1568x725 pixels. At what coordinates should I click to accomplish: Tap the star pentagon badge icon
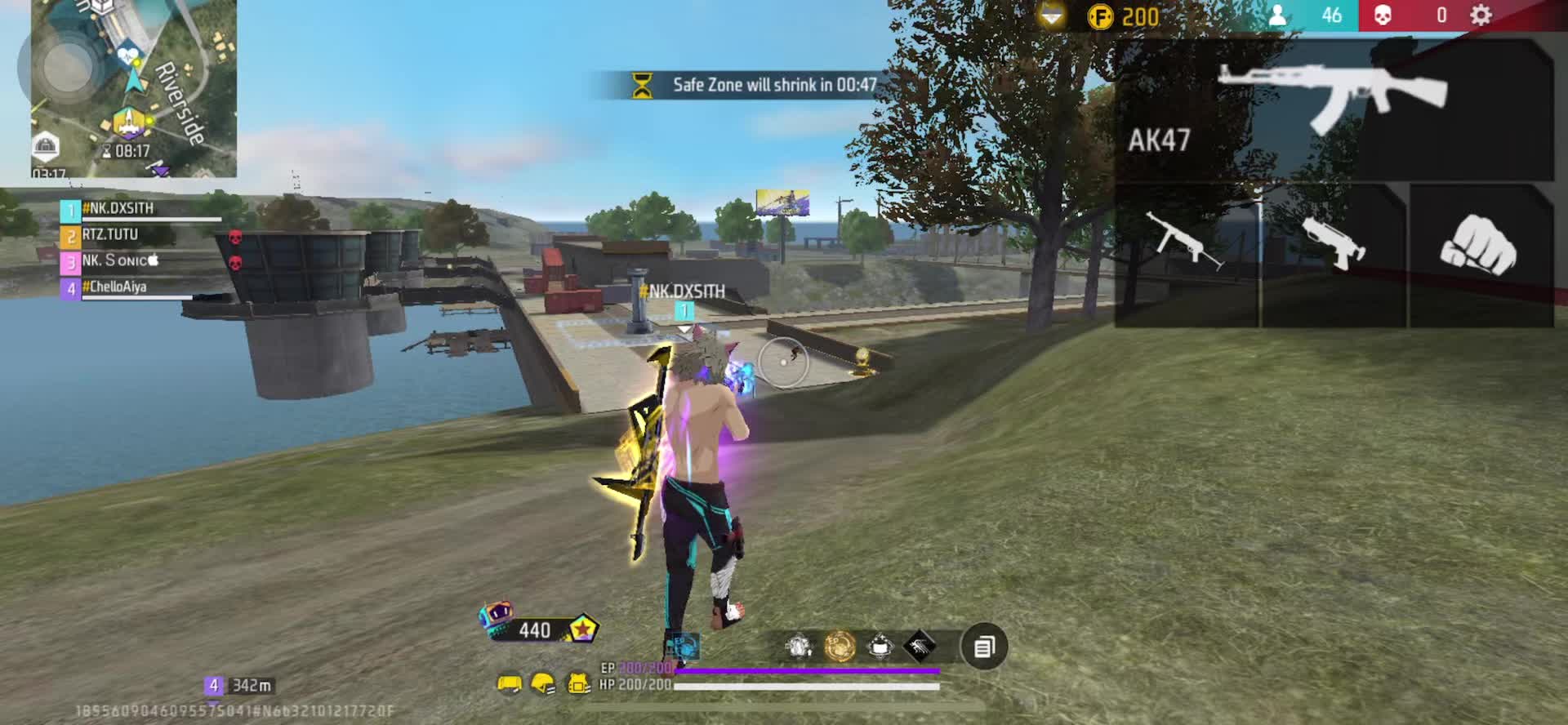582,629
